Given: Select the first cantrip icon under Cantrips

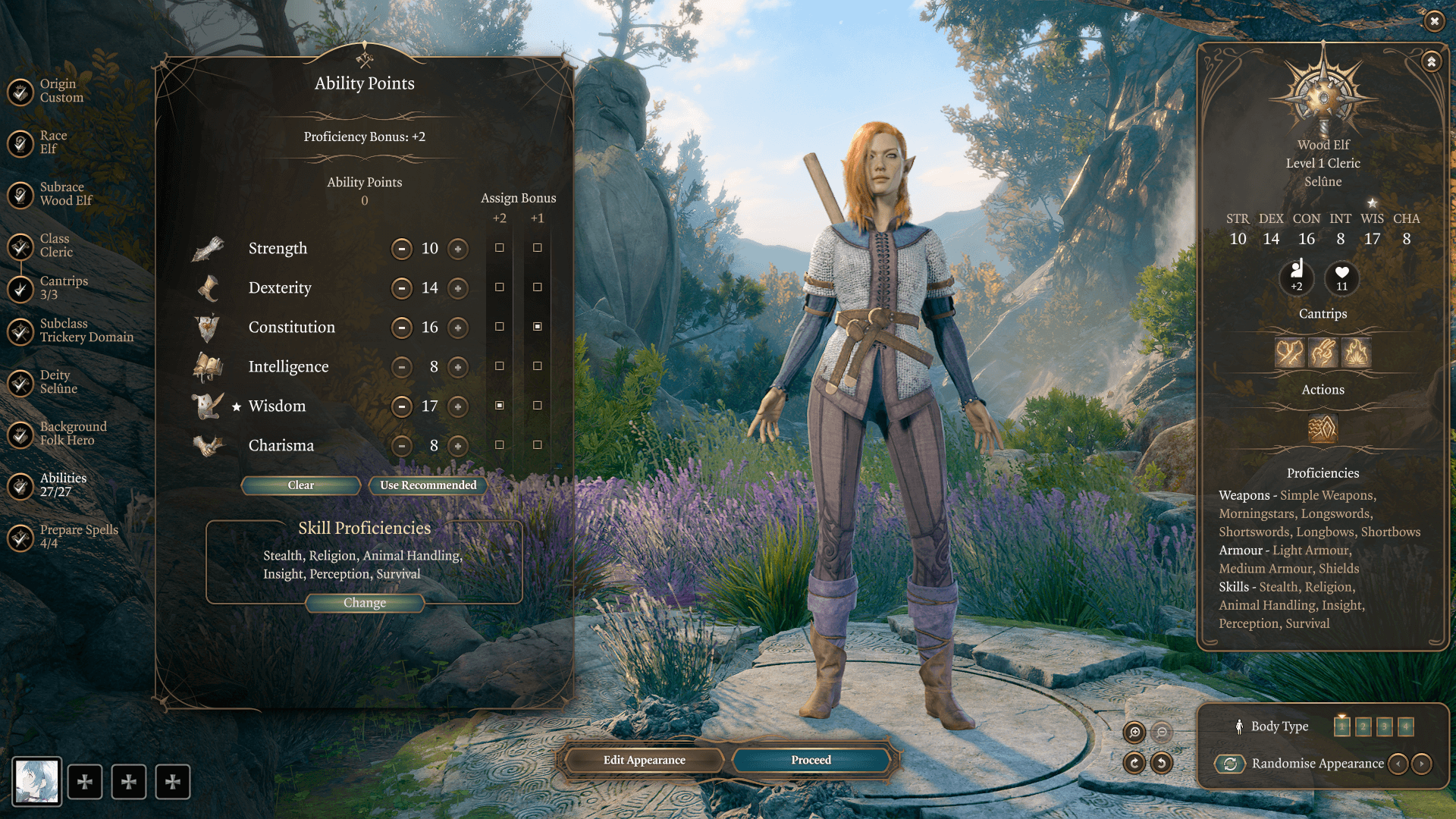Looking at the screenshot, I should [1291, 353].
